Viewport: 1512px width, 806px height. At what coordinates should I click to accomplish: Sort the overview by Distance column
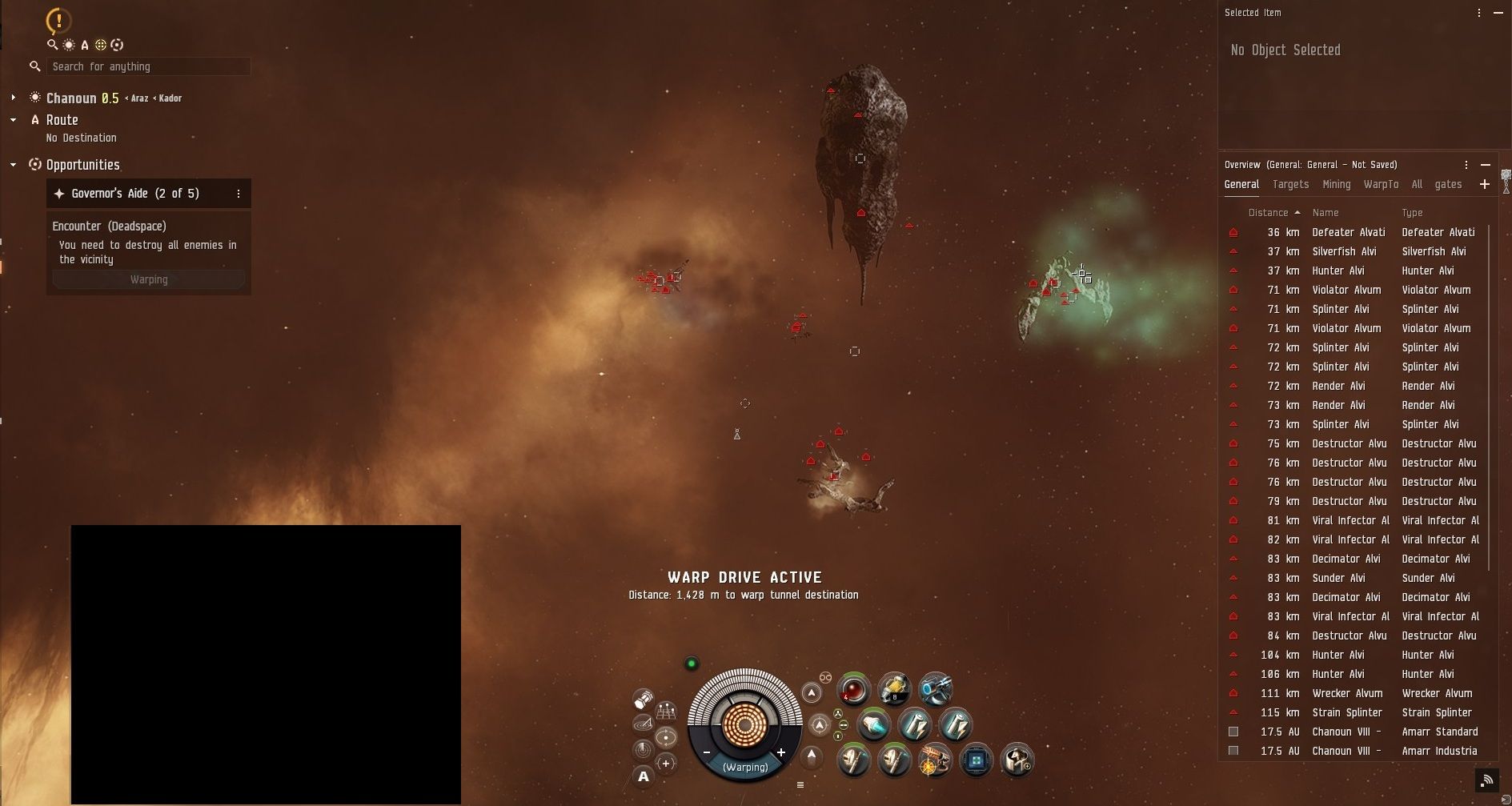(1268, 213)
